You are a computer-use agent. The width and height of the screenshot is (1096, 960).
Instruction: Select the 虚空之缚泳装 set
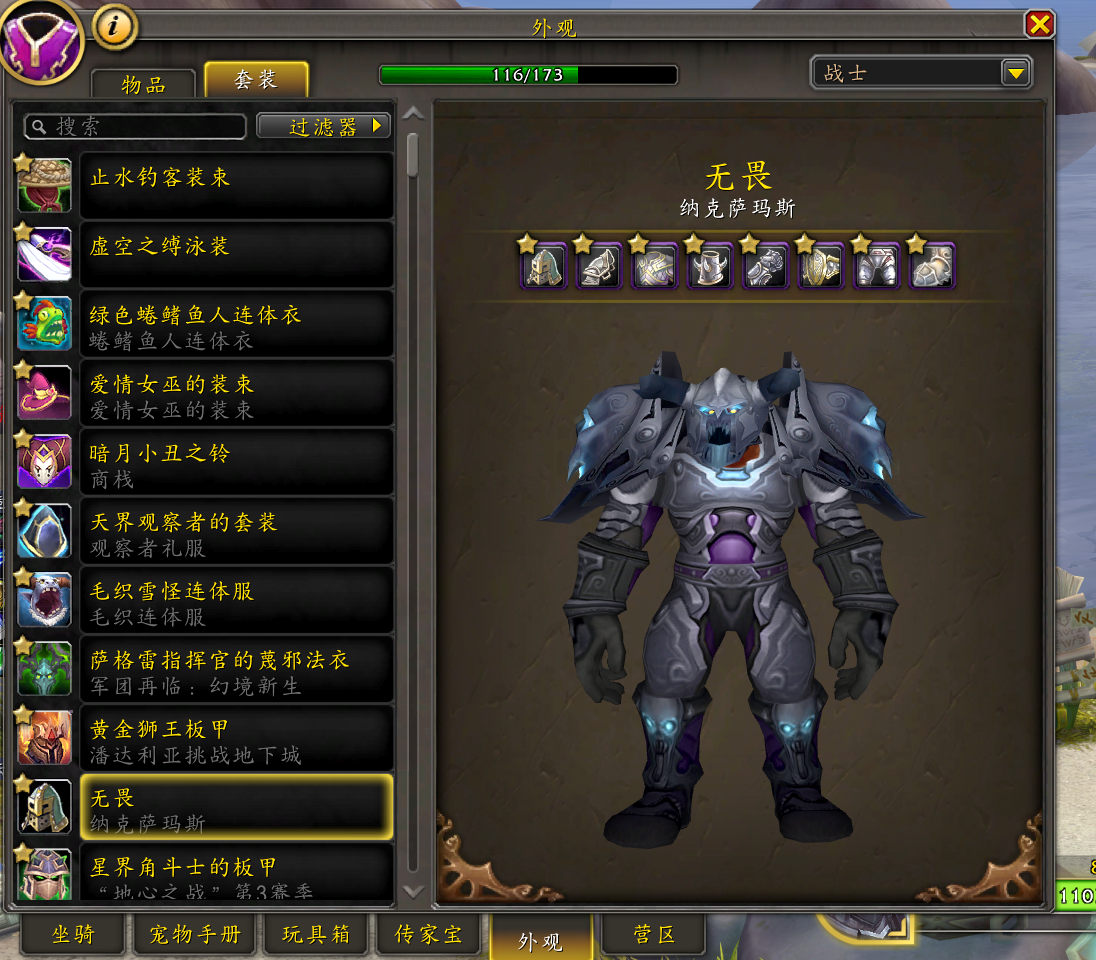[x=235, y=254]
